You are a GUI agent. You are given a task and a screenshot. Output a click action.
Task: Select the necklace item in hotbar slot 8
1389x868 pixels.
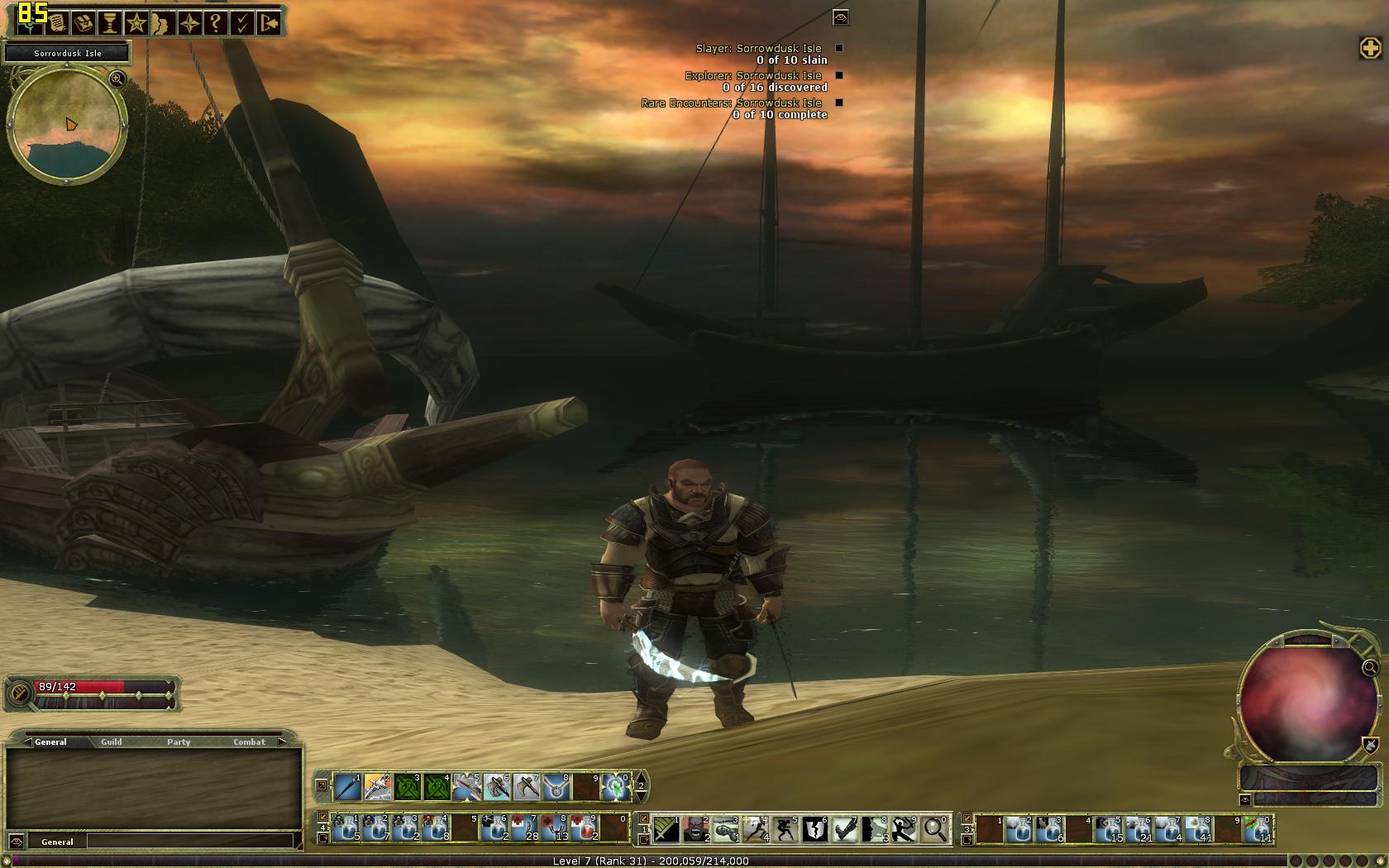click(x=556, y=787)
